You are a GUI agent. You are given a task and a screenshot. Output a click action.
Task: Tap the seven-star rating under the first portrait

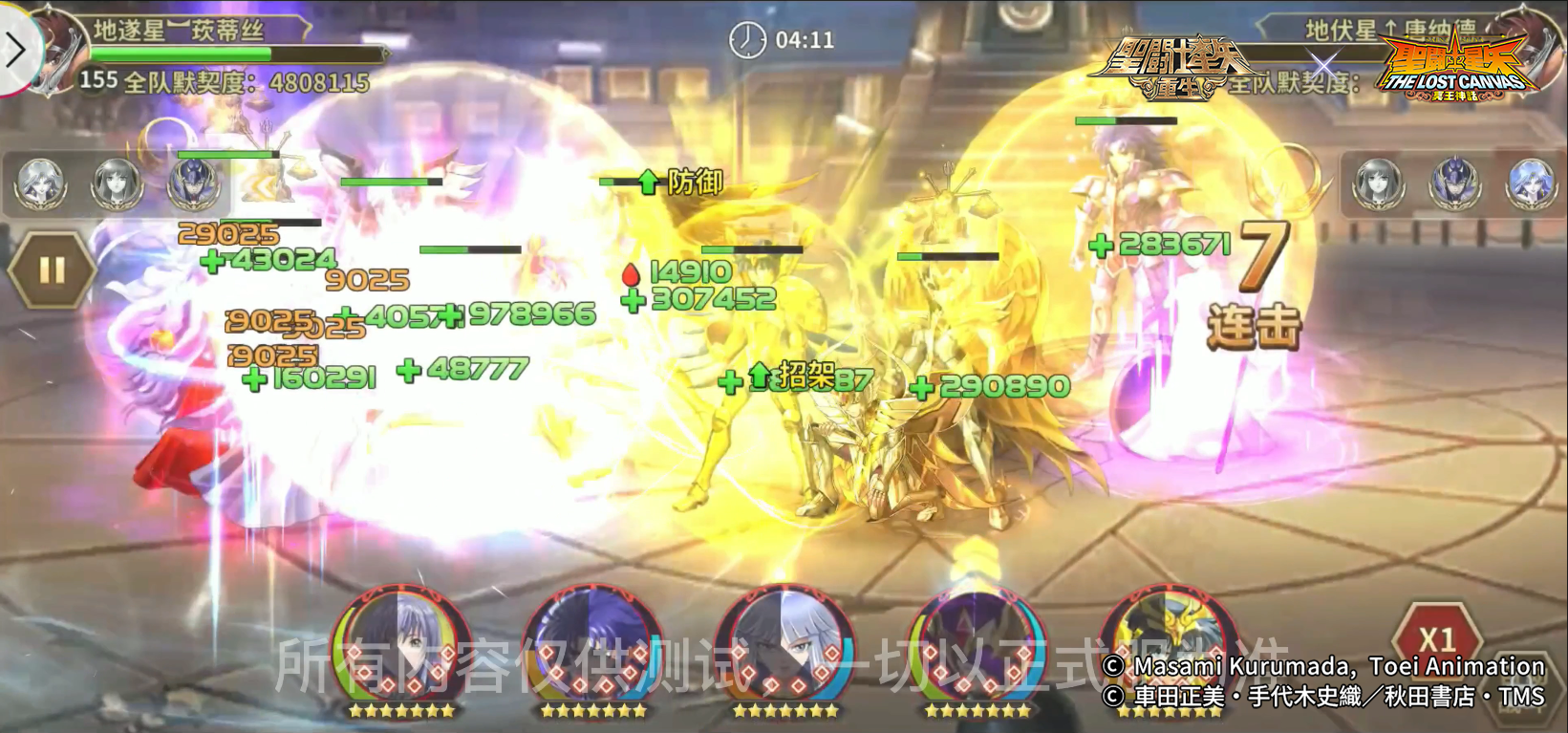[398, 709]
